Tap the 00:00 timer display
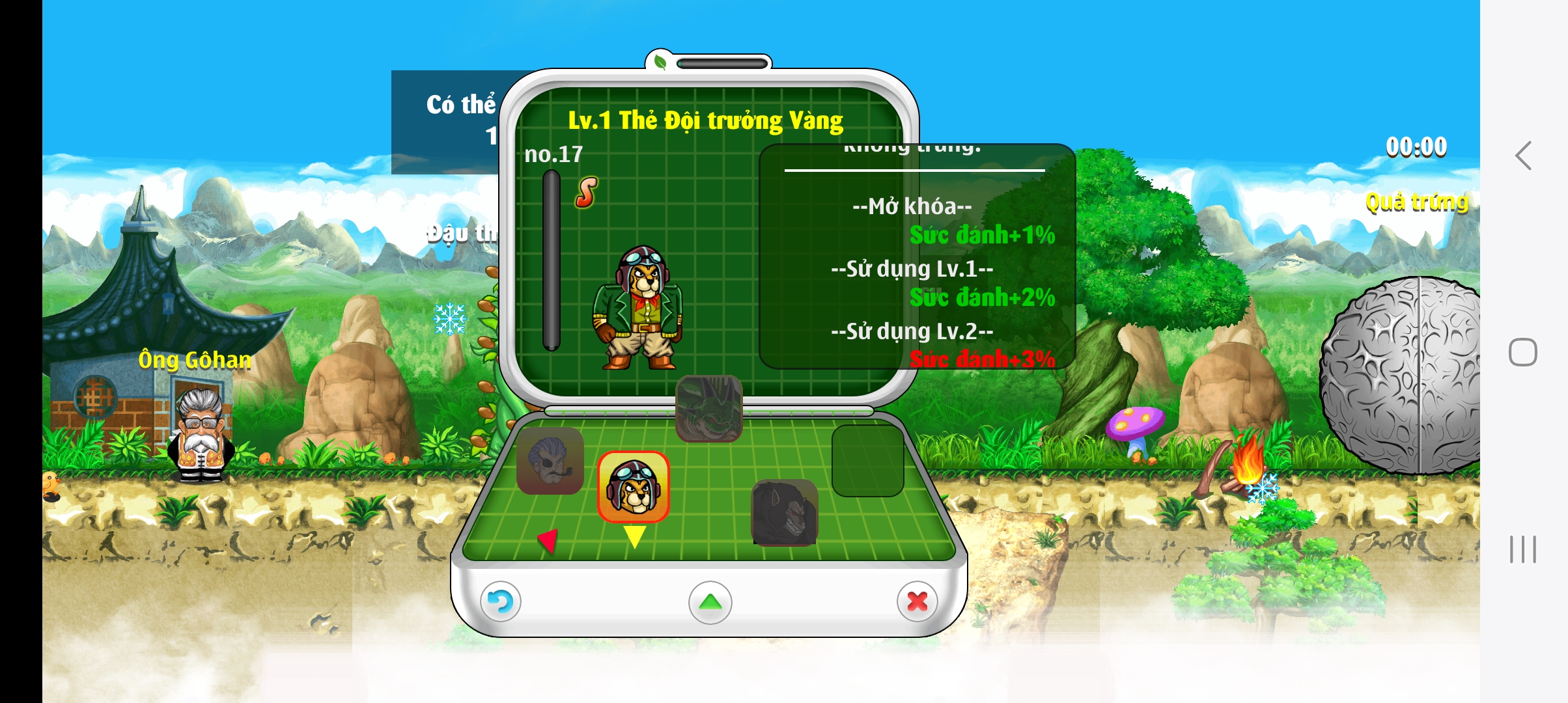This screenshot has height=703, width=1568. point(1418,148)
